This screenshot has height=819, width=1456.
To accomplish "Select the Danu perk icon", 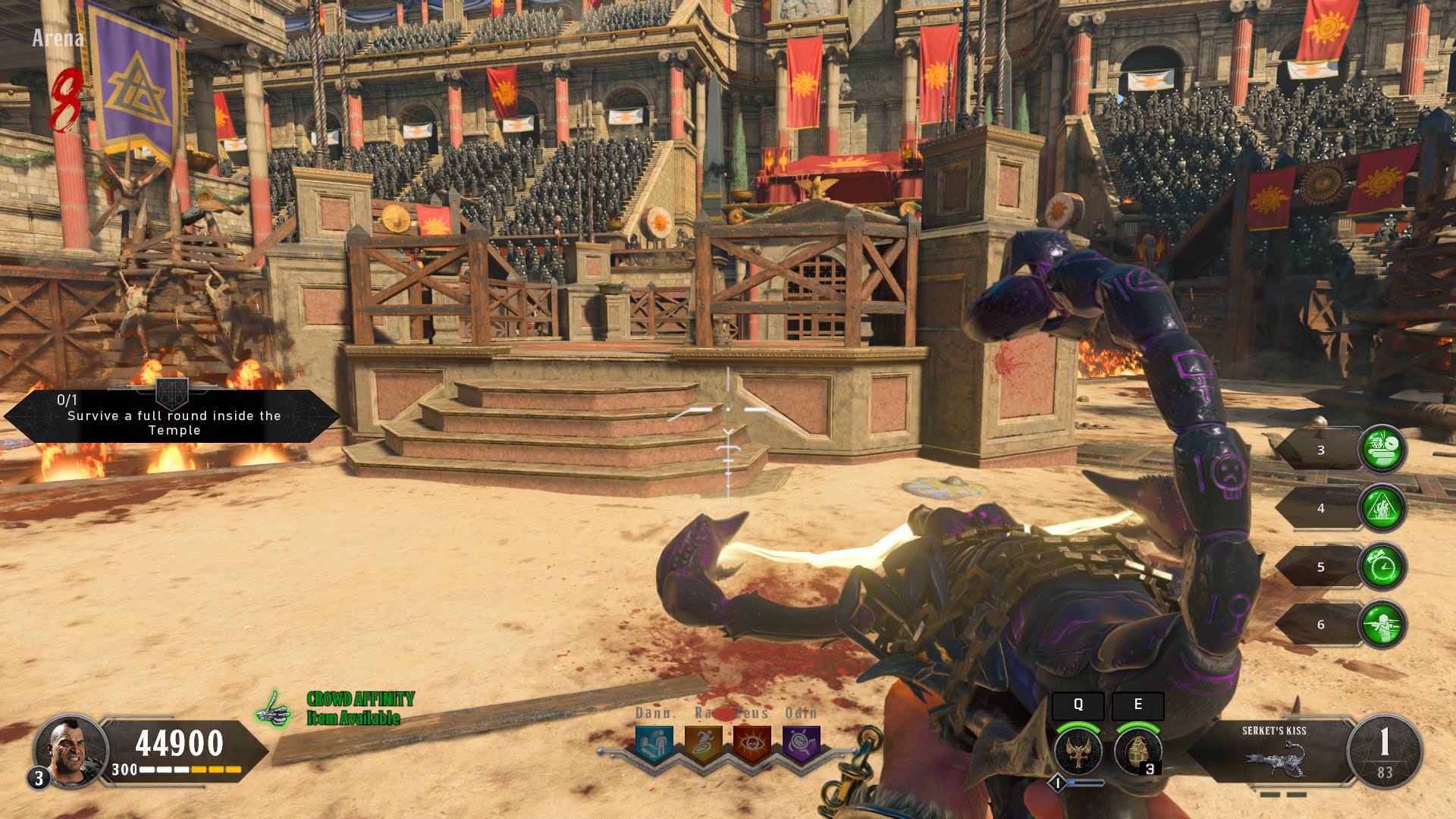I will [x=654, y=743].
